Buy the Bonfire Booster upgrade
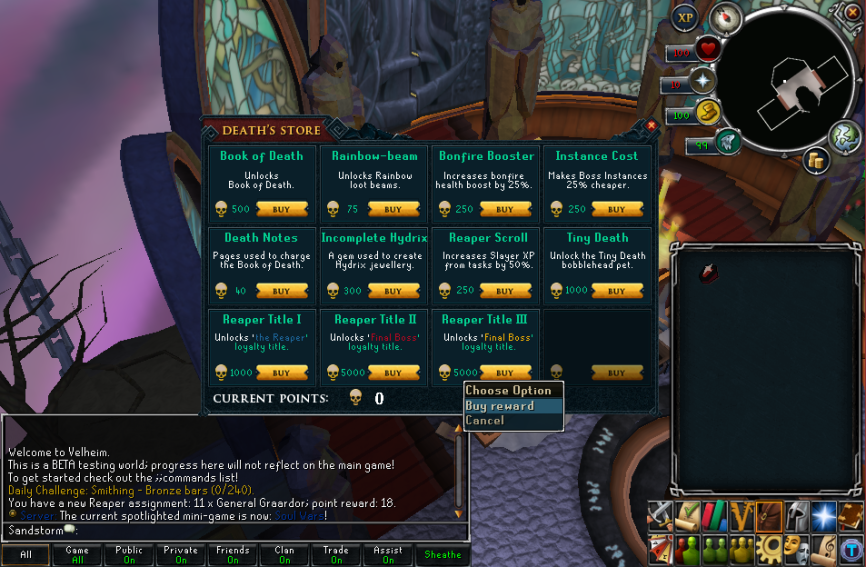 point(505,210)
